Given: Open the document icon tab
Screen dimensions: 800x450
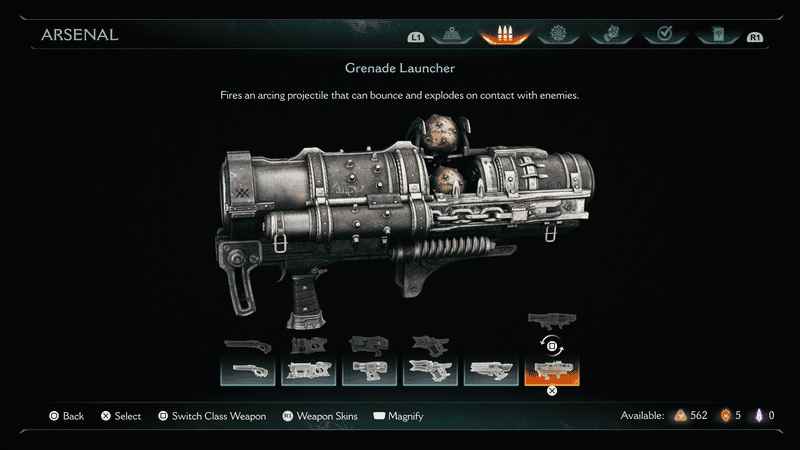Looking at the screenshot, I should pyautogui.click(x=716, y=35).
